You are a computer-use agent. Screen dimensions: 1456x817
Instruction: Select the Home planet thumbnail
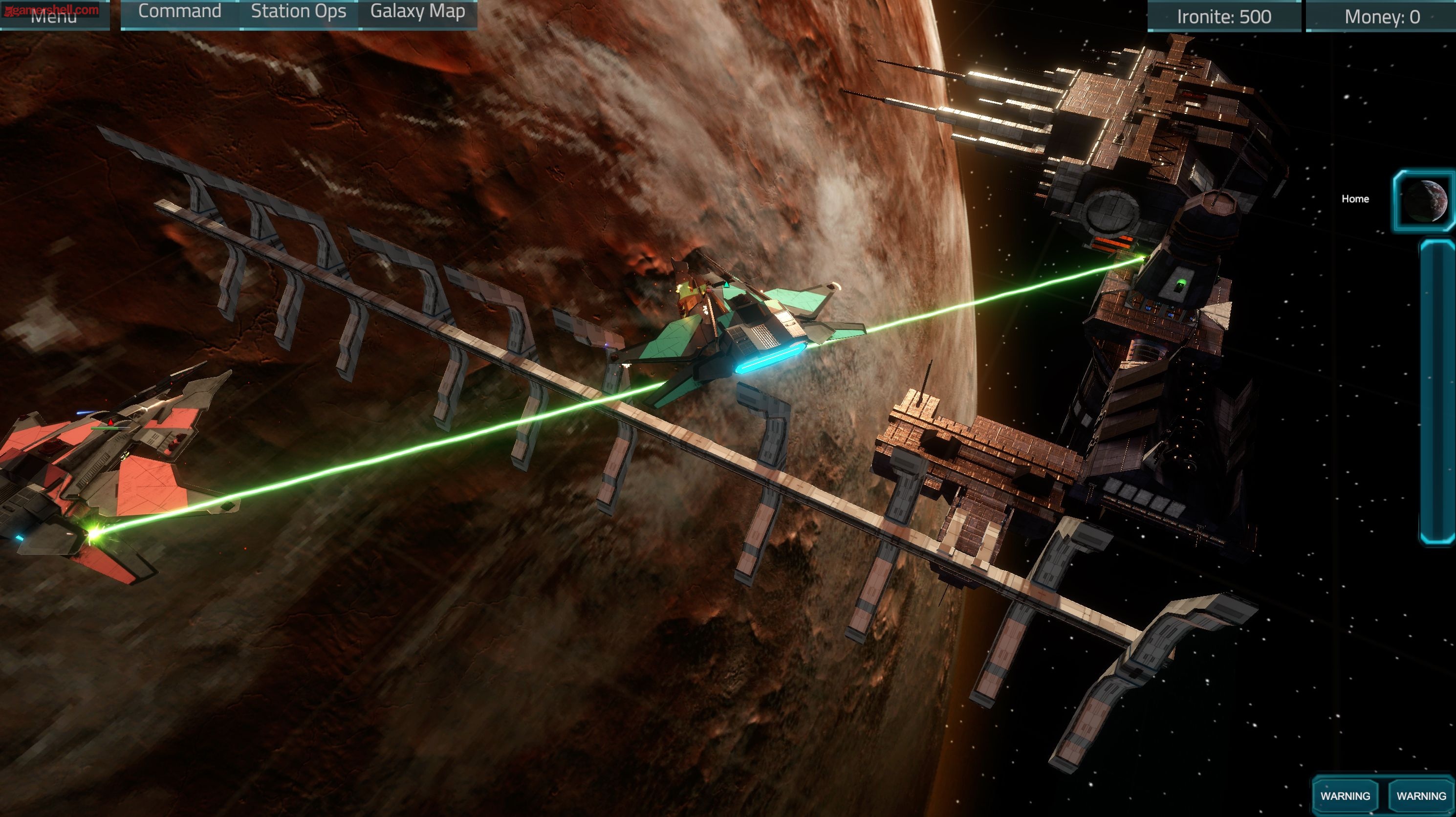click(x=1424, y=201)
